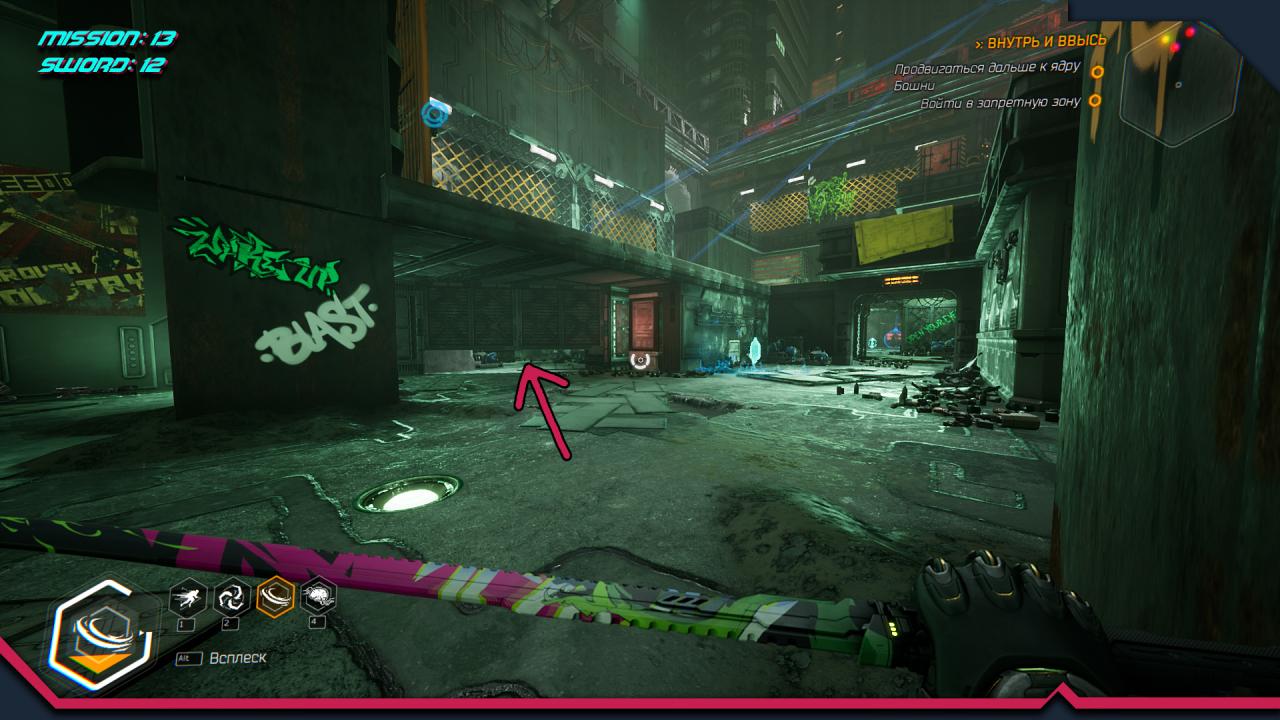
Task: Open the hexagonal minimap
Action: [1180, 84]
